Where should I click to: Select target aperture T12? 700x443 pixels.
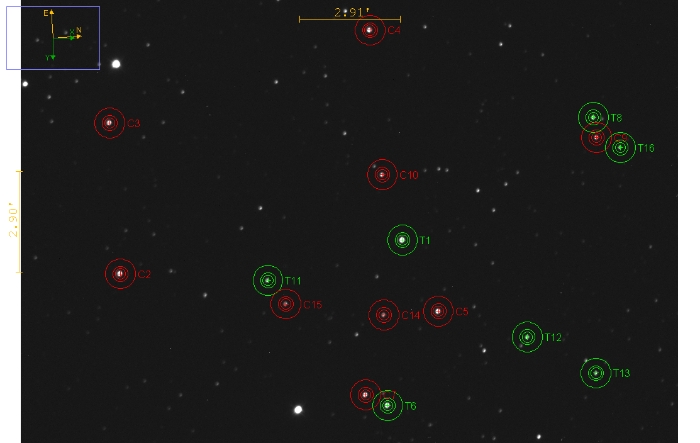(x=527, y=337)
